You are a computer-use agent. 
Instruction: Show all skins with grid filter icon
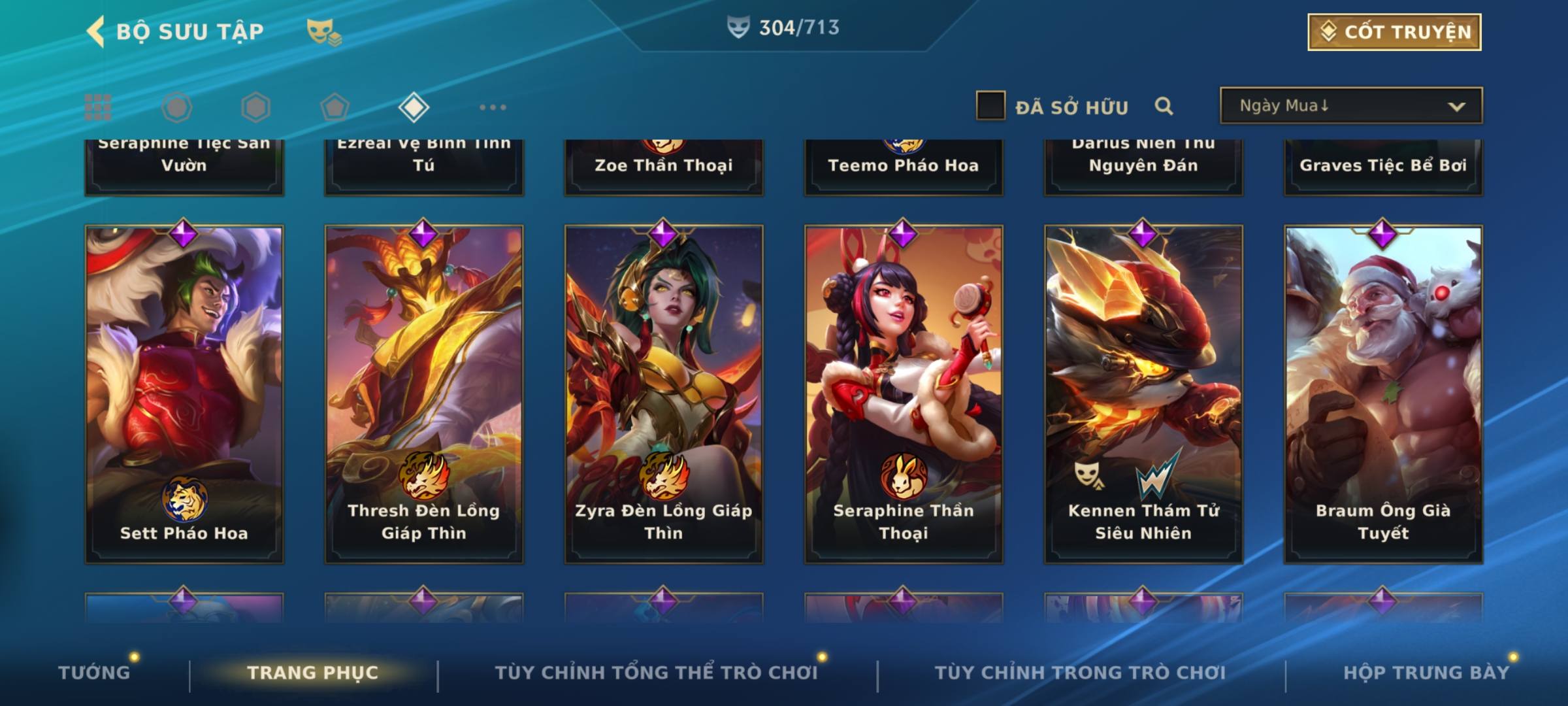click(98, 107)
